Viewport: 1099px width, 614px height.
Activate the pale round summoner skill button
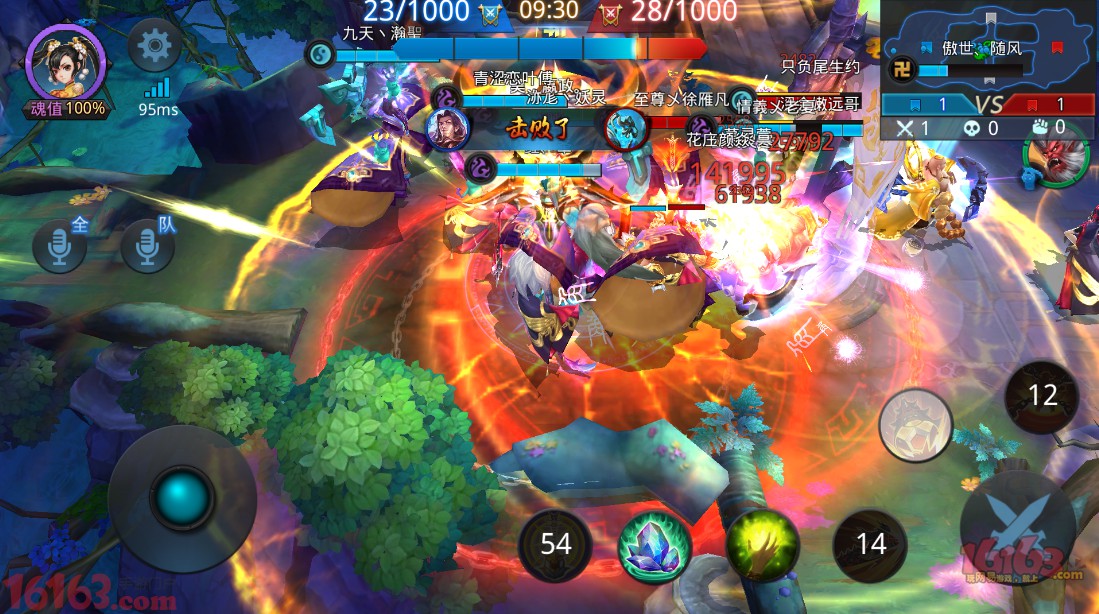point(915,424)
